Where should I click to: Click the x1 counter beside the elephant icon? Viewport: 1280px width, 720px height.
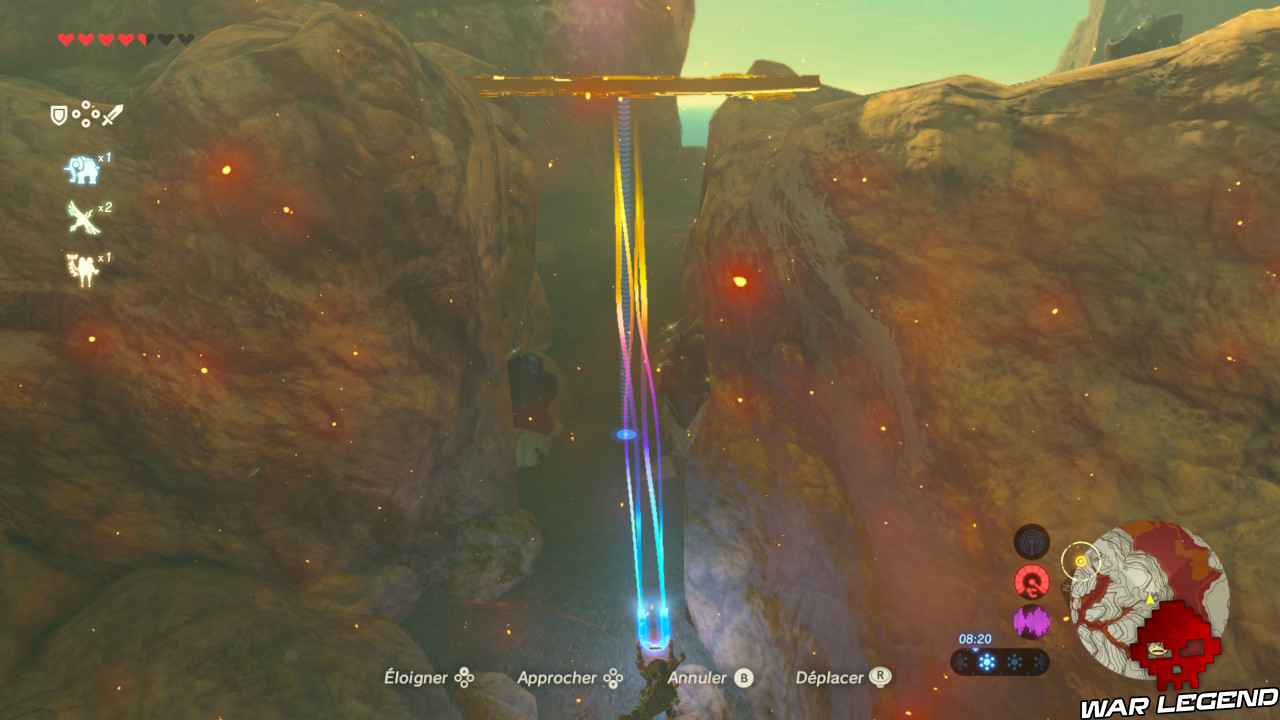tap(104, 158)
